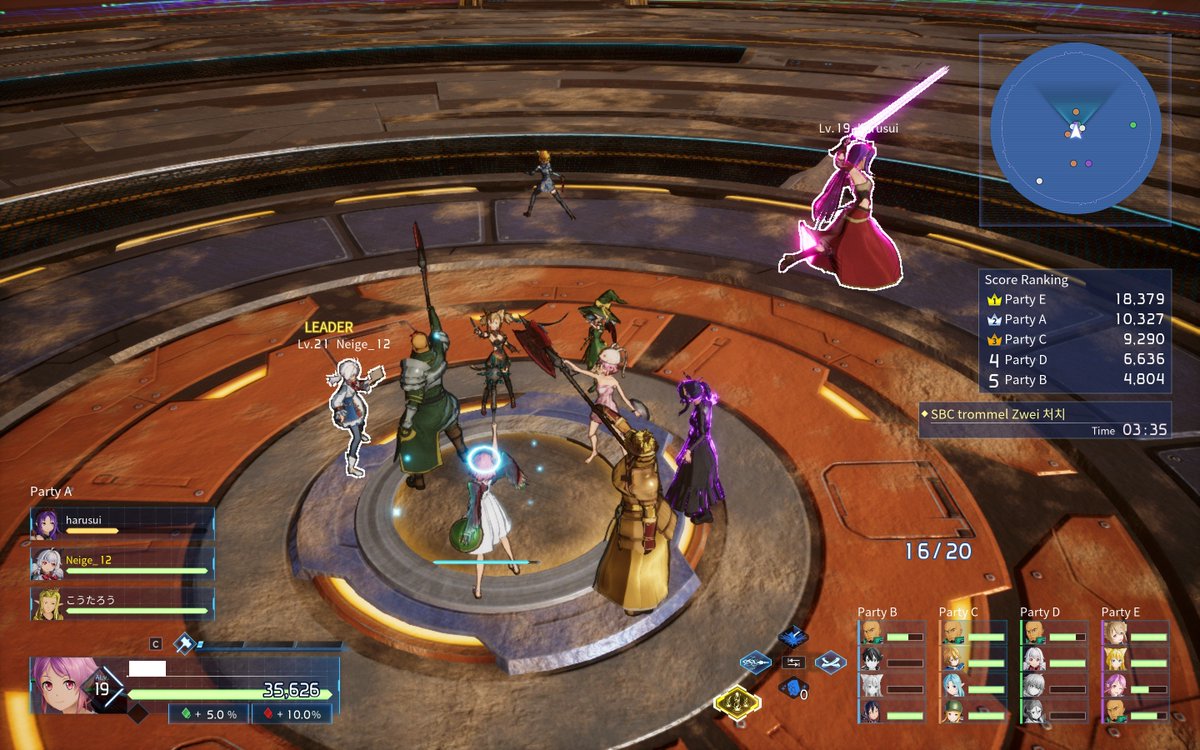The height and width of the screenshot is (750, 1200).
Task: Click Party C's blue-haired member portrait
Action: tap(953, 686)
